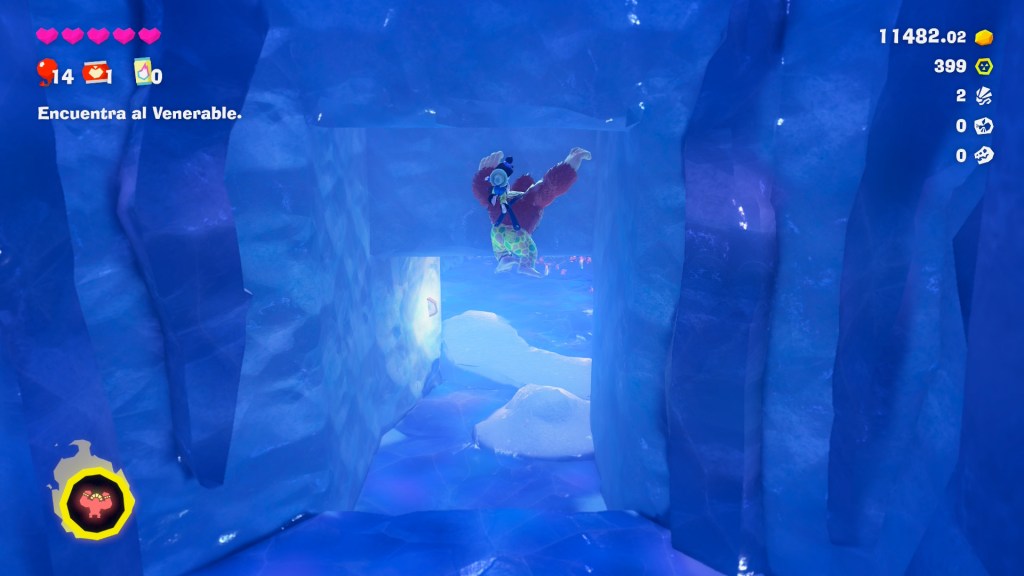This screenshot has height=576, width=1024.
Task: Select the striped shell fossil icon
Action: click(985, 96)
